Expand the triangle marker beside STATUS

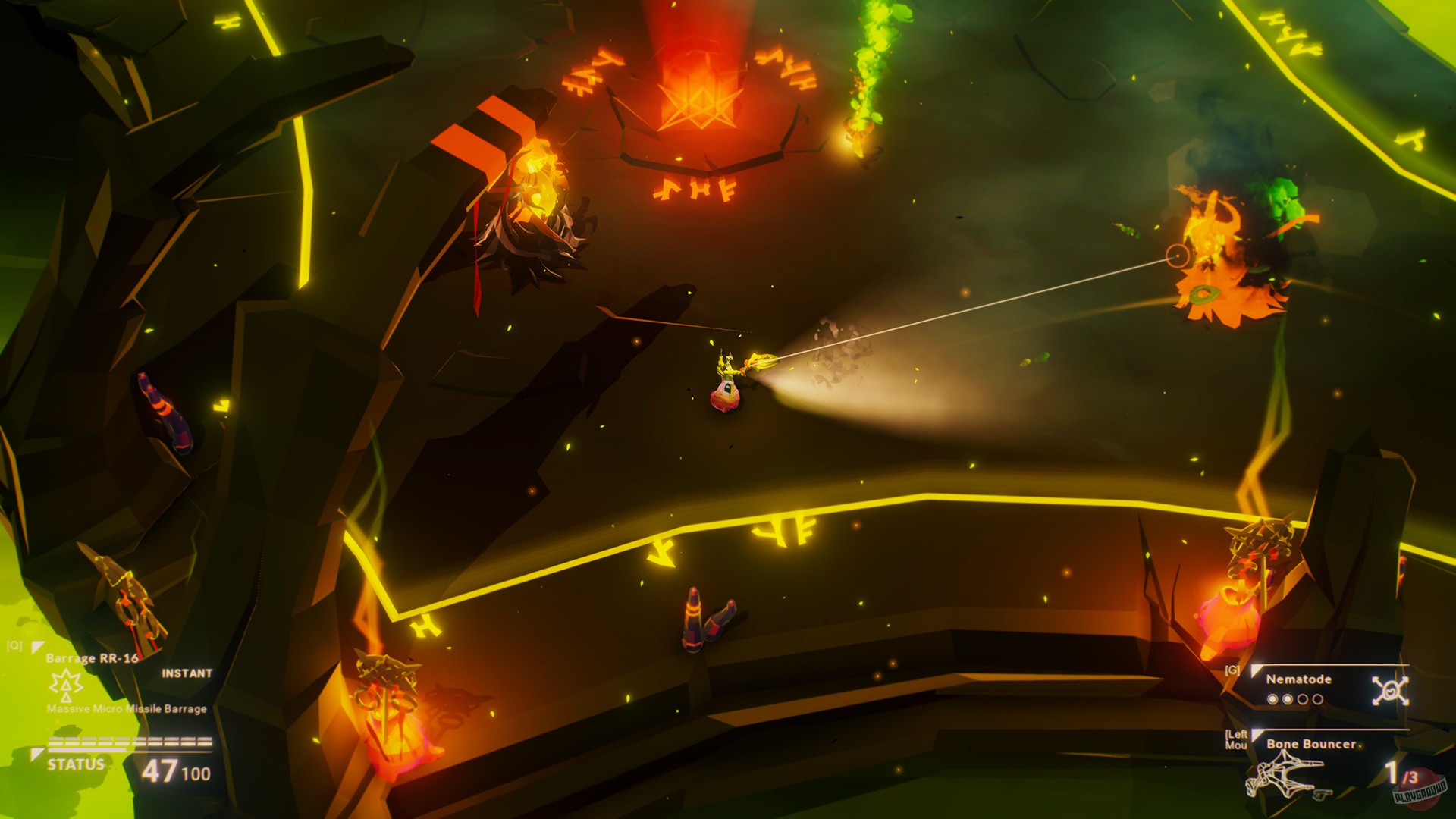click(36, 752)
